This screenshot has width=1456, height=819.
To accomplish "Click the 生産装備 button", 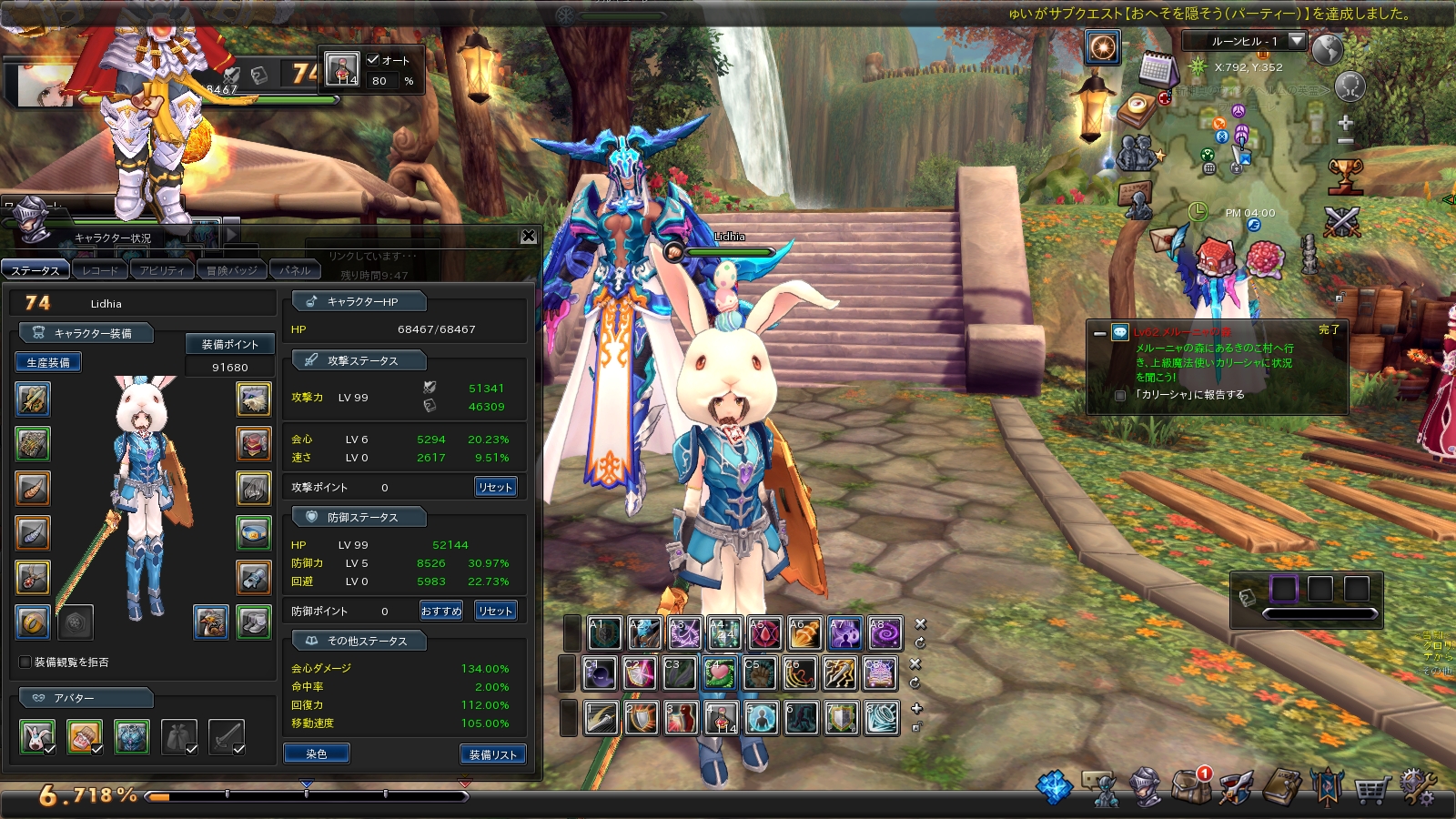I will click(48, 362).
